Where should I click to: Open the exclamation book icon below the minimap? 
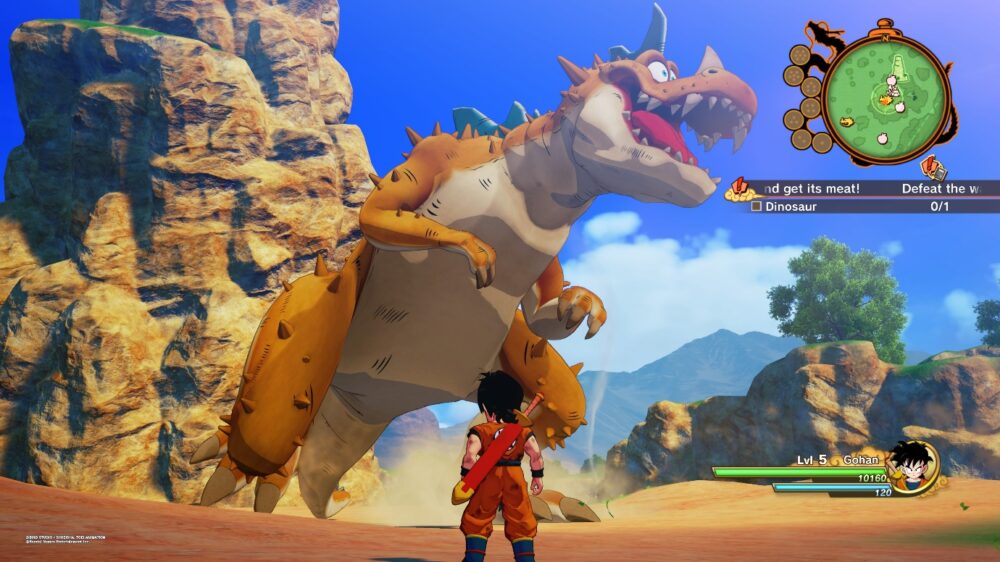point(932,166)
